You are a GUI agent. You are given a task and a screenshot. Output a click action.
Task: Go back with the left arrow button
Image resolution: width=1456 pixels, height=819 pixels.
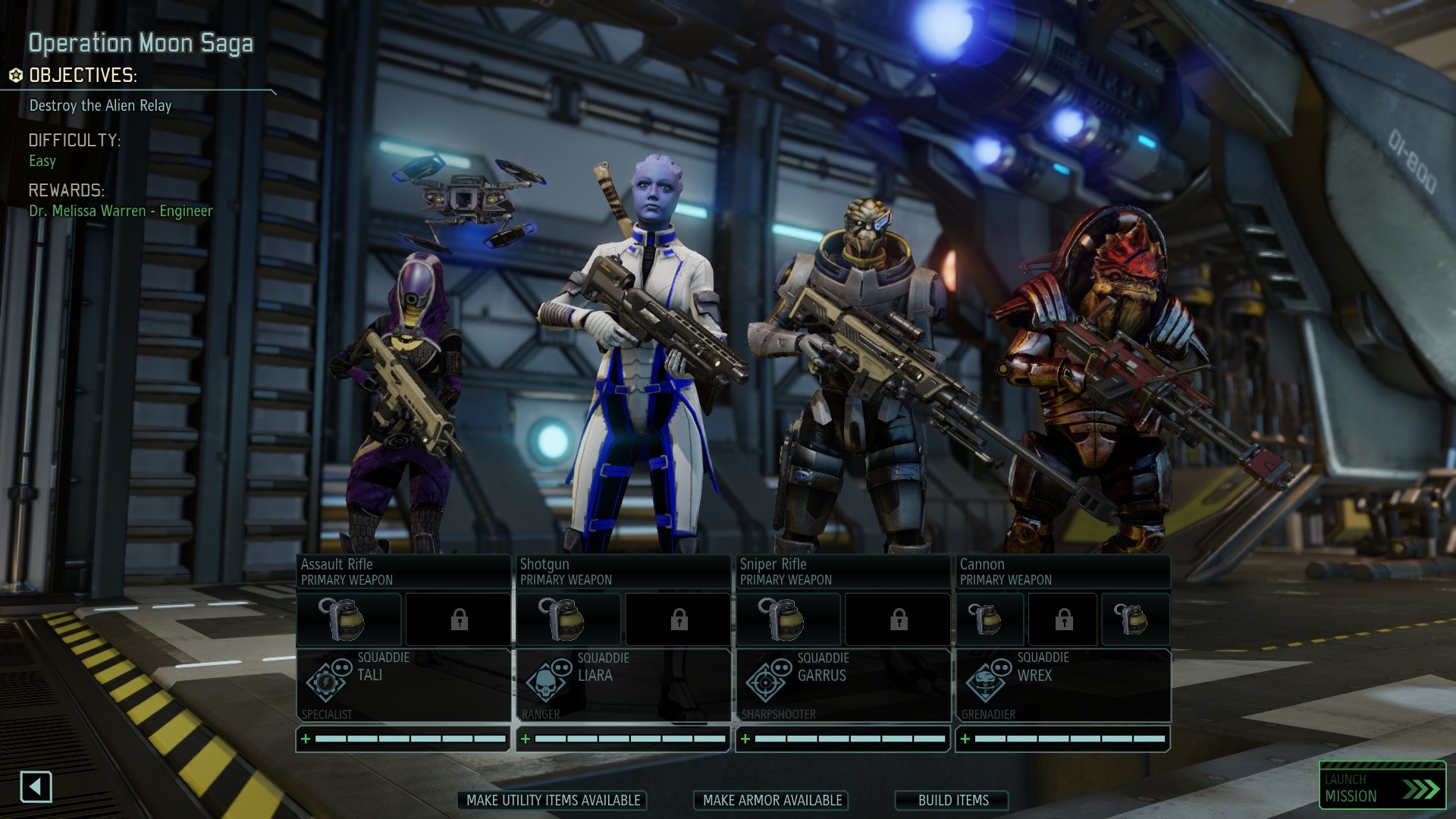[x=36, y=786]
